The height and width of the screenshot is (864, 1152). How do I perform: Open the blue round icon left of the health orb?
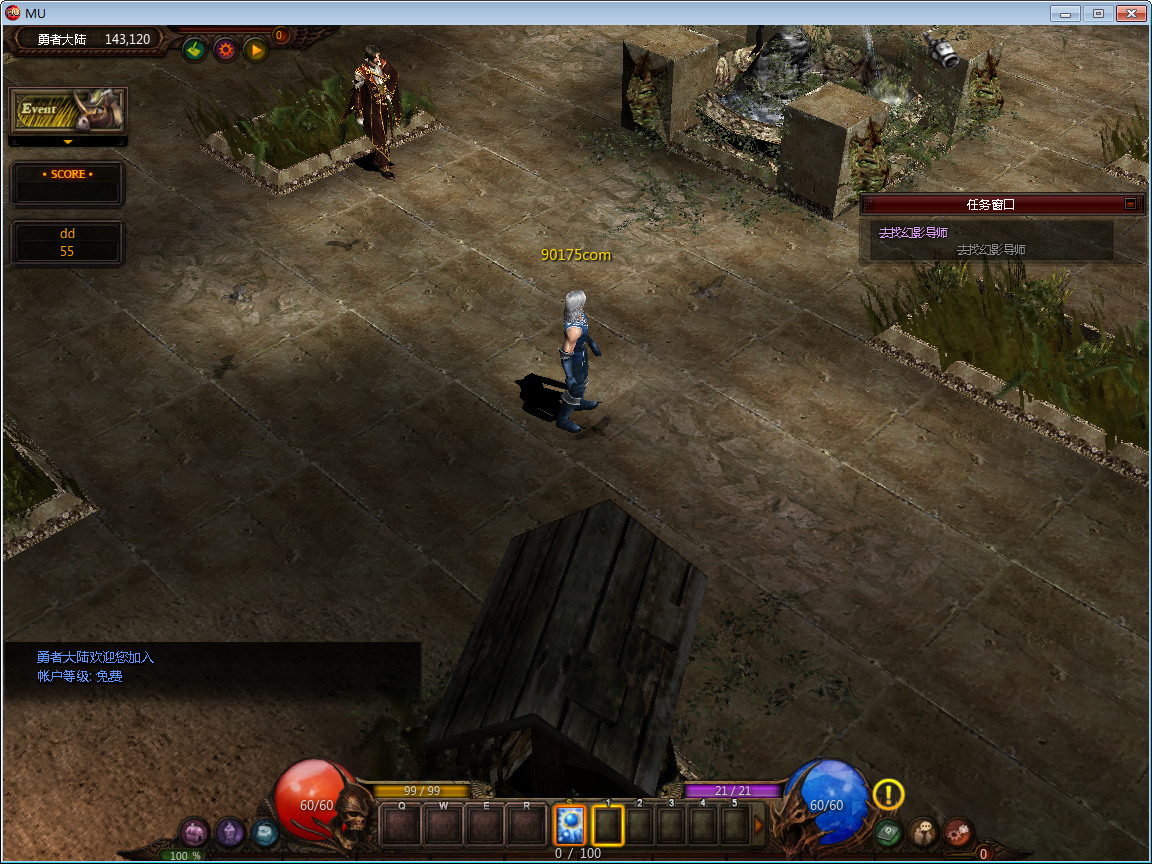click(x=264, y=832)
